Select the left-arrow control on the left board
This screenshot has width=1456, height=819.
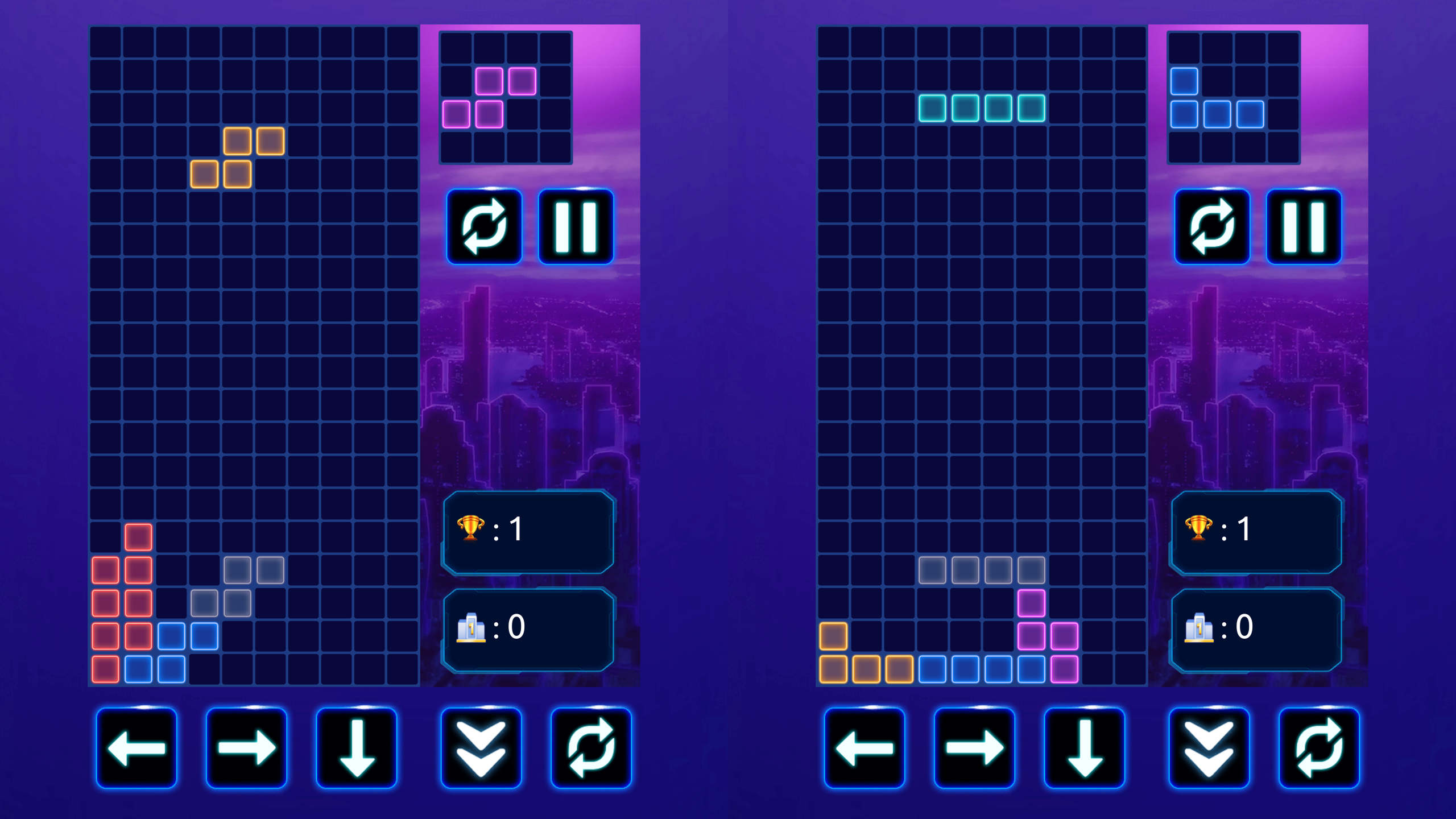pyautogui.click(x=136, y=748)
